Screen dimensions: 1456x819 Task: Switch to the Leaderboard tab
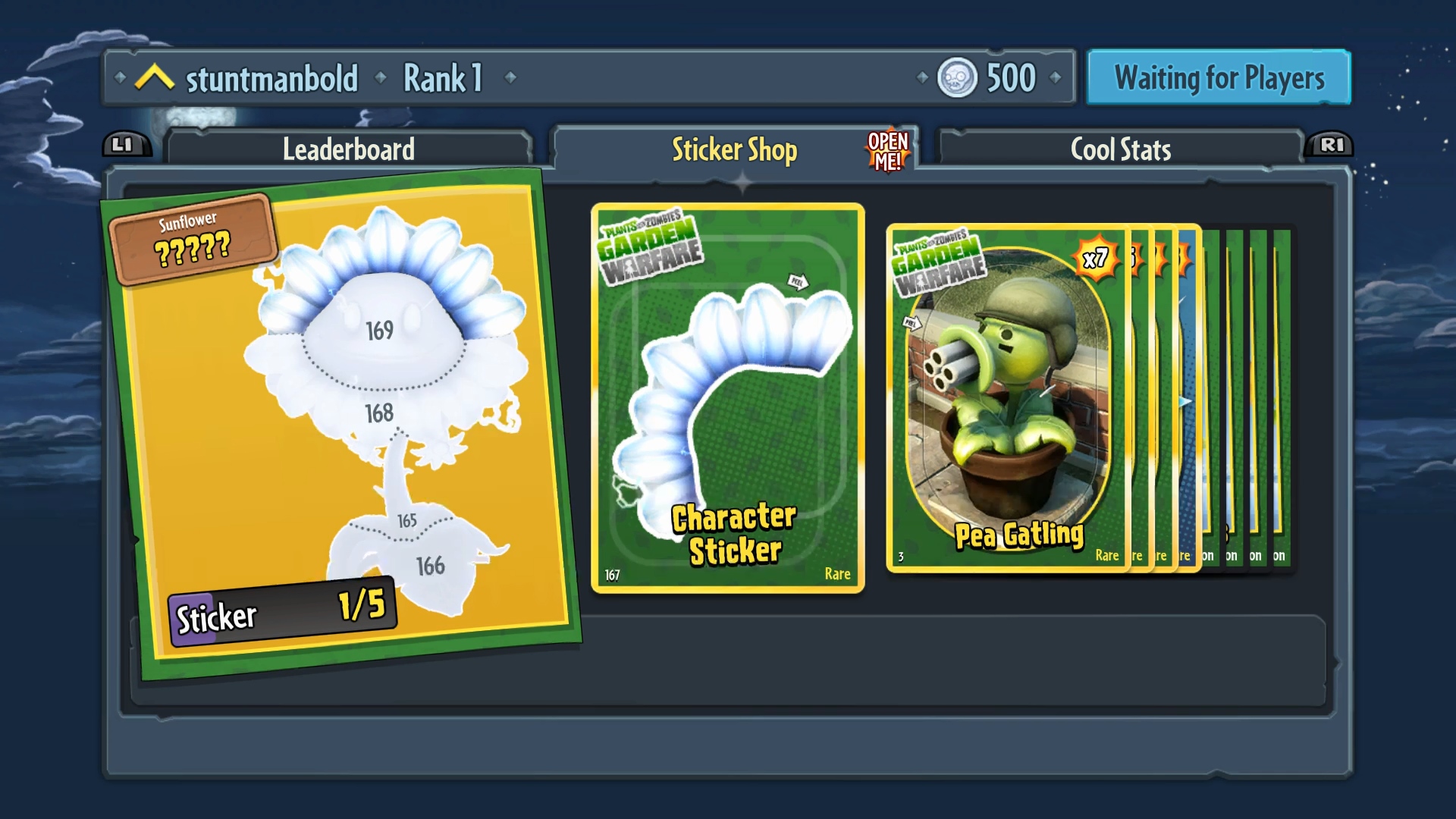349,149
